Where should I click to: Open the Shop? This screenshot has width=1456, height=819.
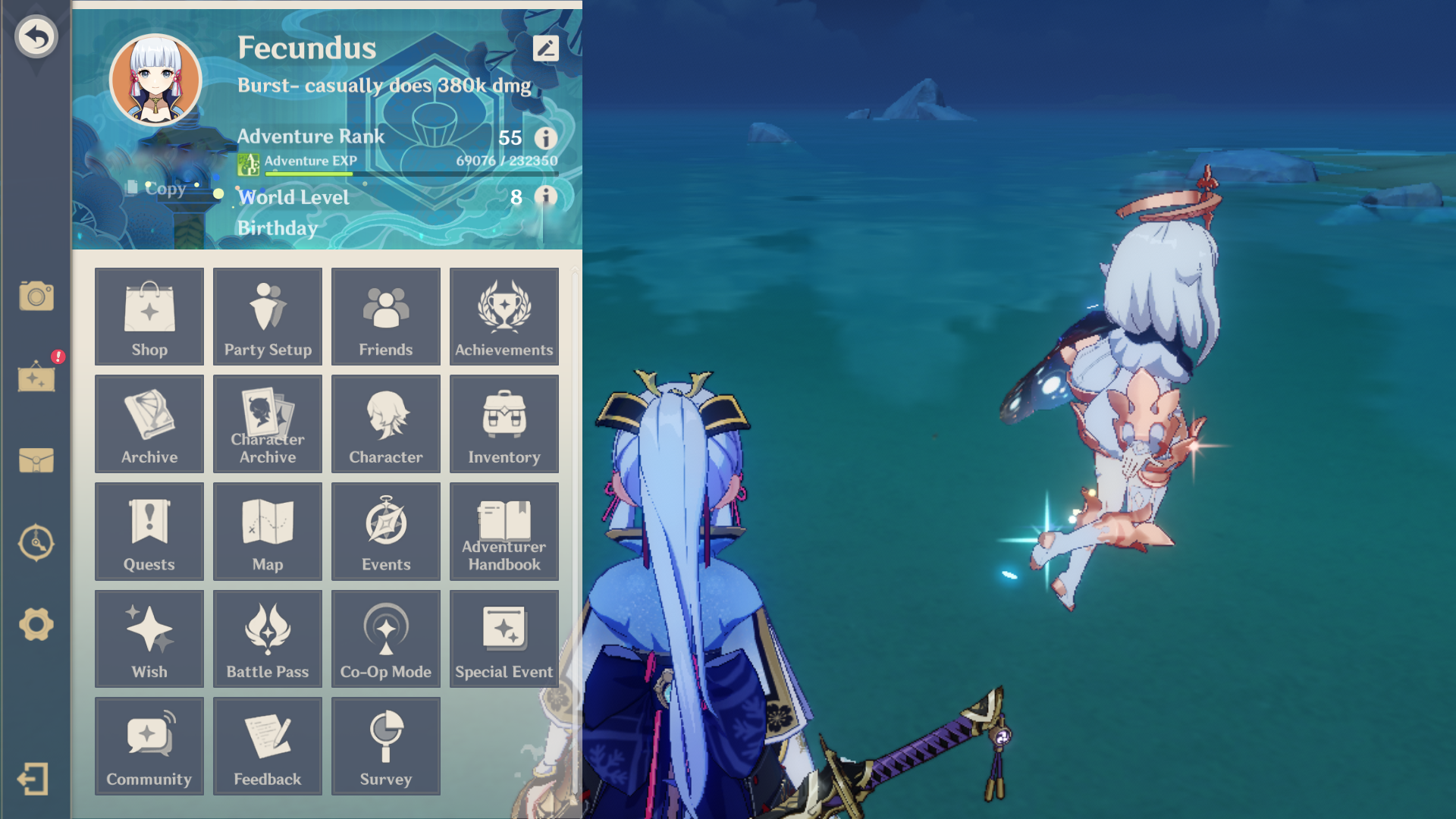point(149,316)
